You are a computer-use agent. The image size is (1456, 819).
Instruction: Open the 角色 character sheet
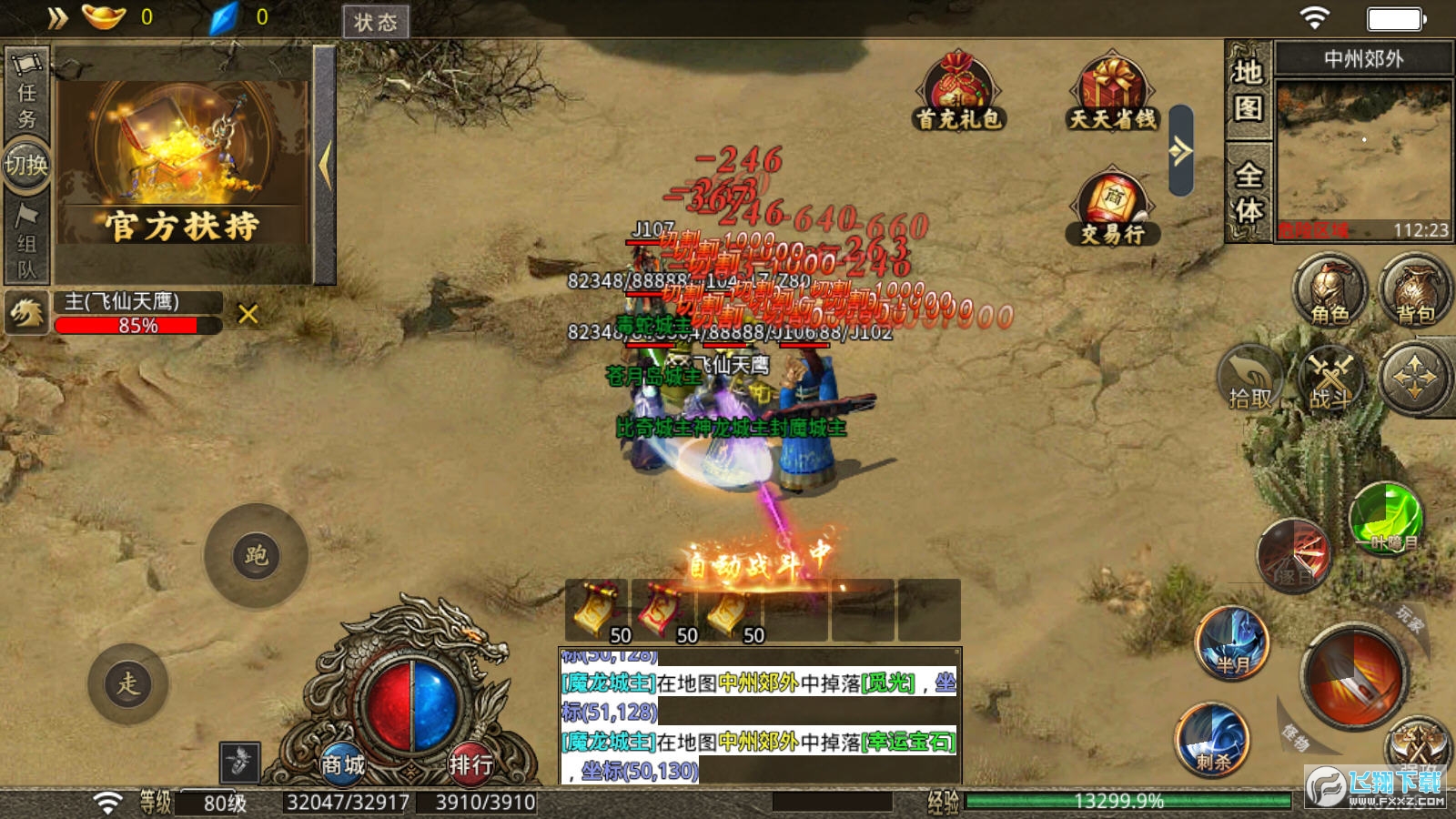[1330, 291]
